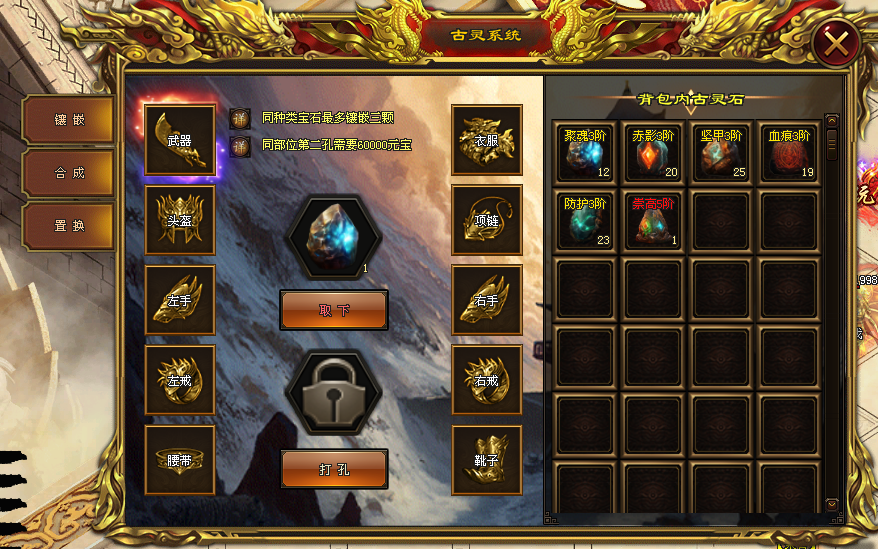Close the 古灵系统 window
The width and height of the screenshot is (878, 549).
[x=836, y=43]
